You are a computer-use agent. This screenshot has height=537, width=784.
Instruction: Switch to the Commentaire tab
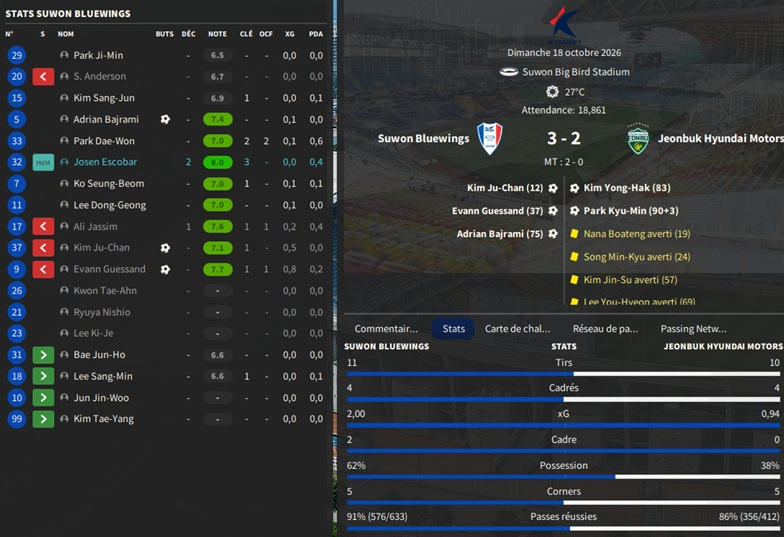point(386,328)
